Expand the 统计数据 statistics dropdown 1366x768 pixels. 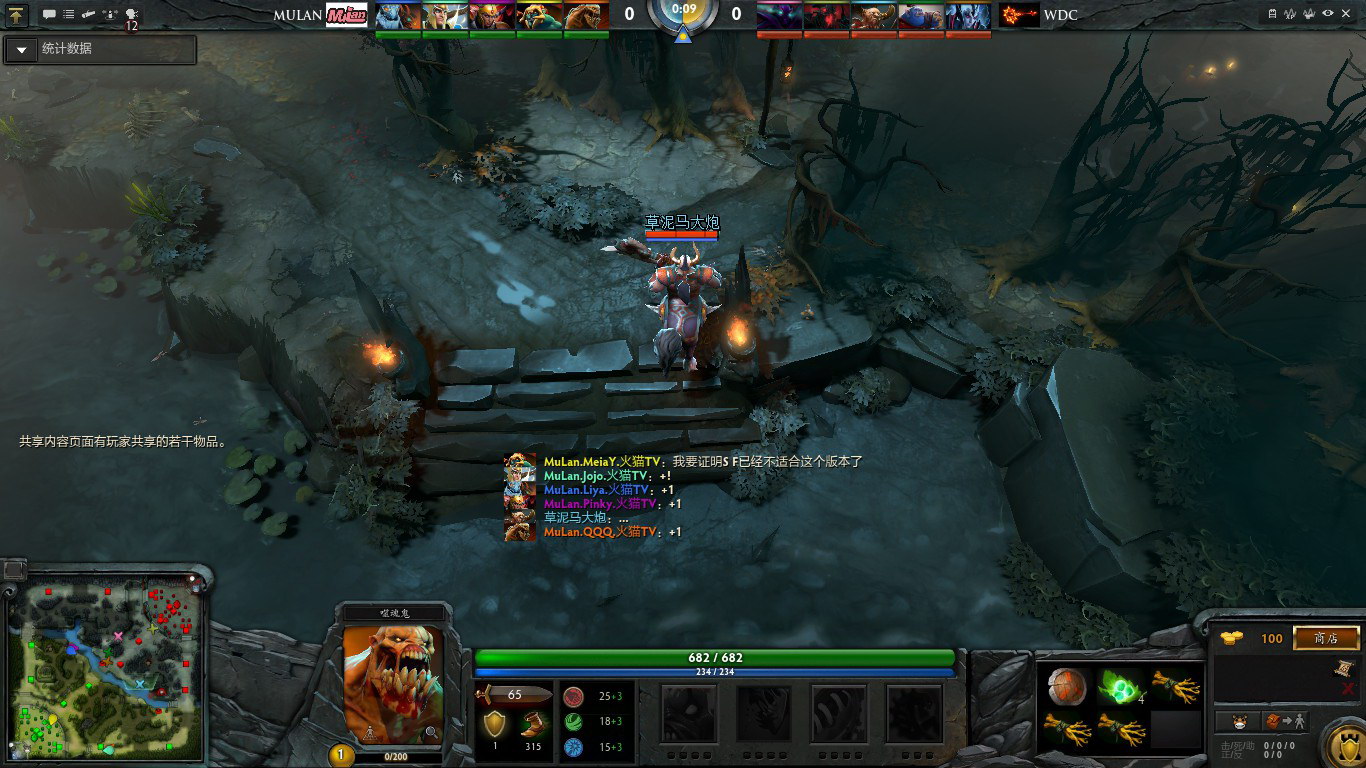click(x=22, y=50)
